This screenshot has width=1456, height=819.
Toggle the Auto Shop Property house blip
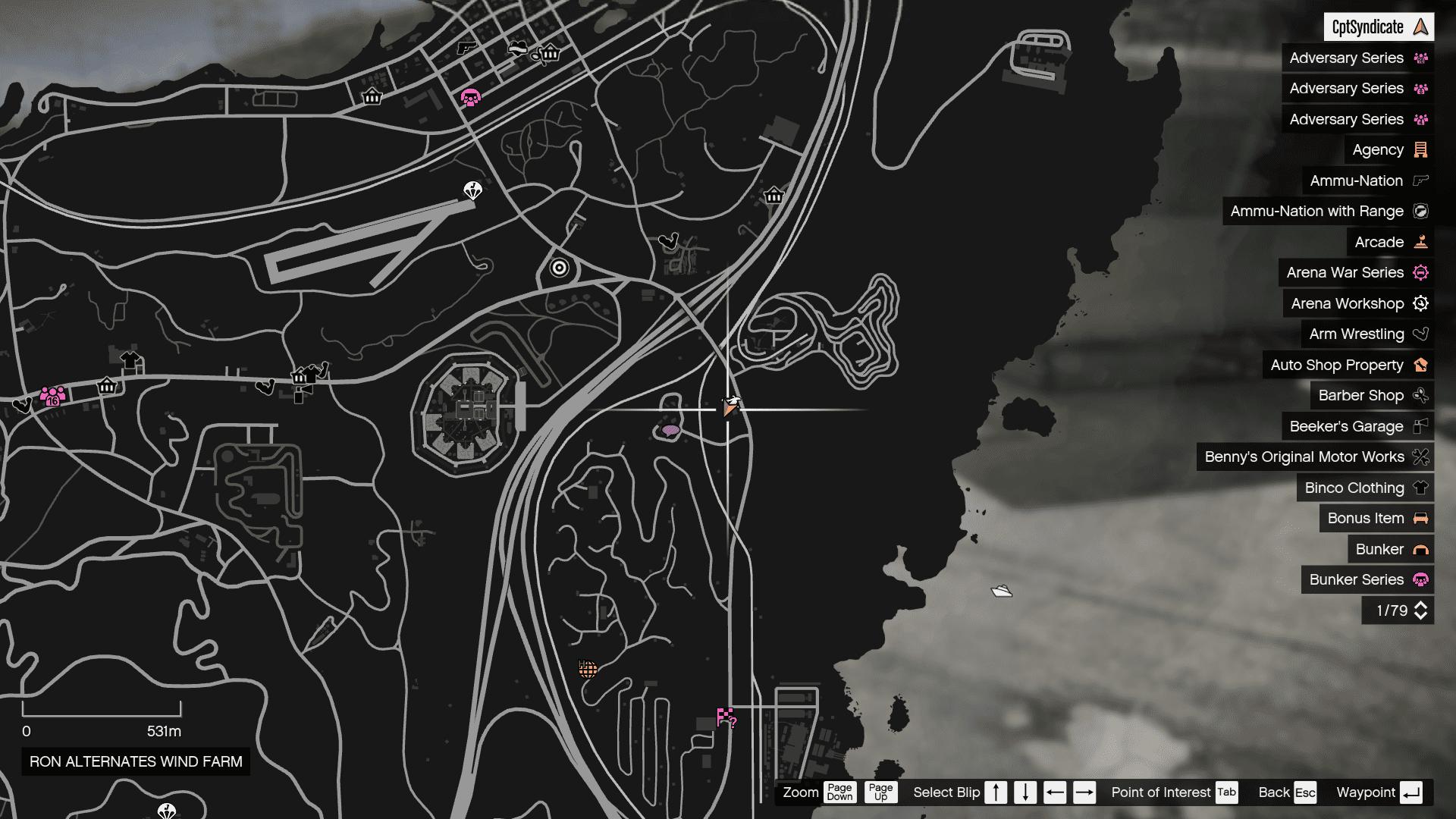[1419, 365]
